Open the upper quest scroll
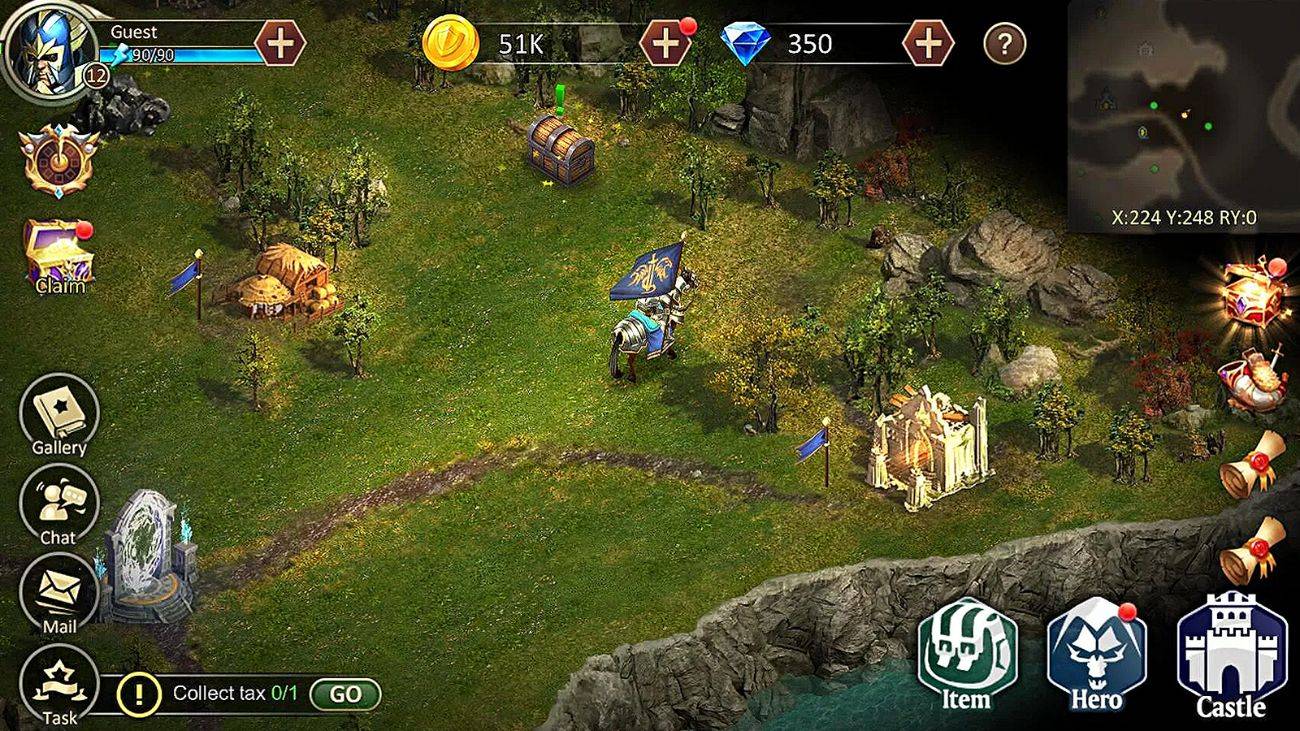This screenshot has height=731, width=1300. pyautogui.click(x=1251, y=460)
